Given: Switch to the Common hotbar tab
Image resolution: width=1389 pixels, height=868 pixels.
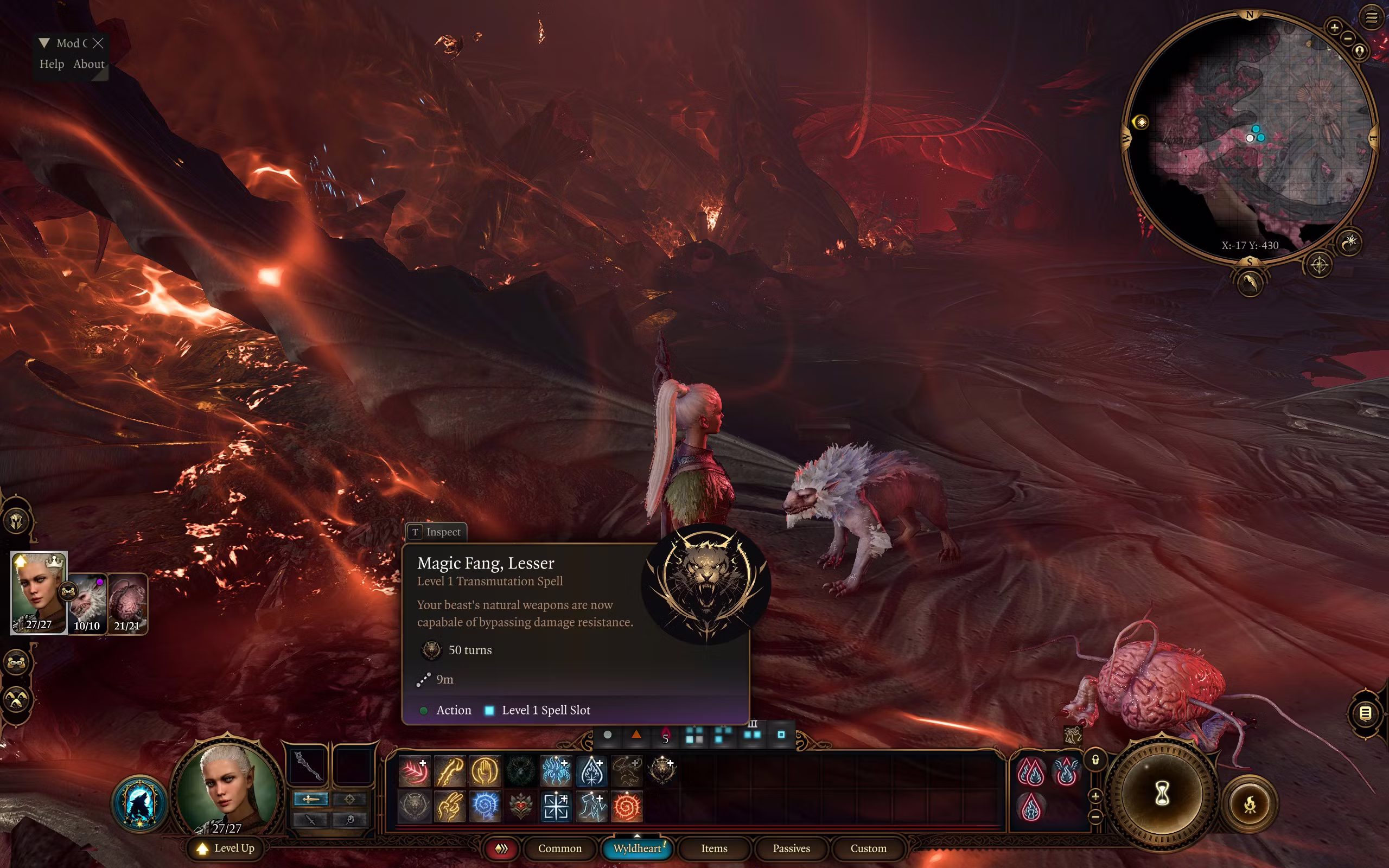Looking at the screenshot, I should tap(559, 848).
